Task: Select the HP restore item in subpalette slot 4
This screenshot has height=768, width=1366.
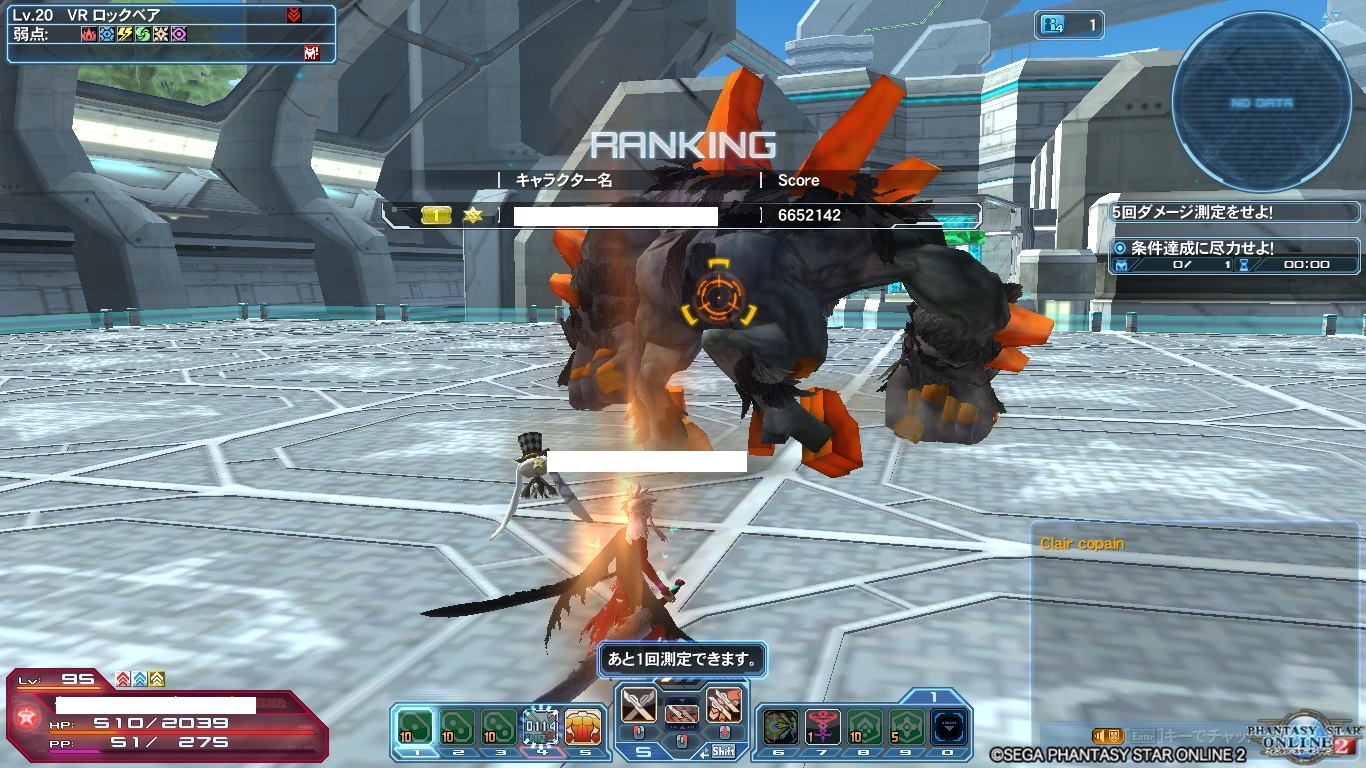Action: [540, 725]
